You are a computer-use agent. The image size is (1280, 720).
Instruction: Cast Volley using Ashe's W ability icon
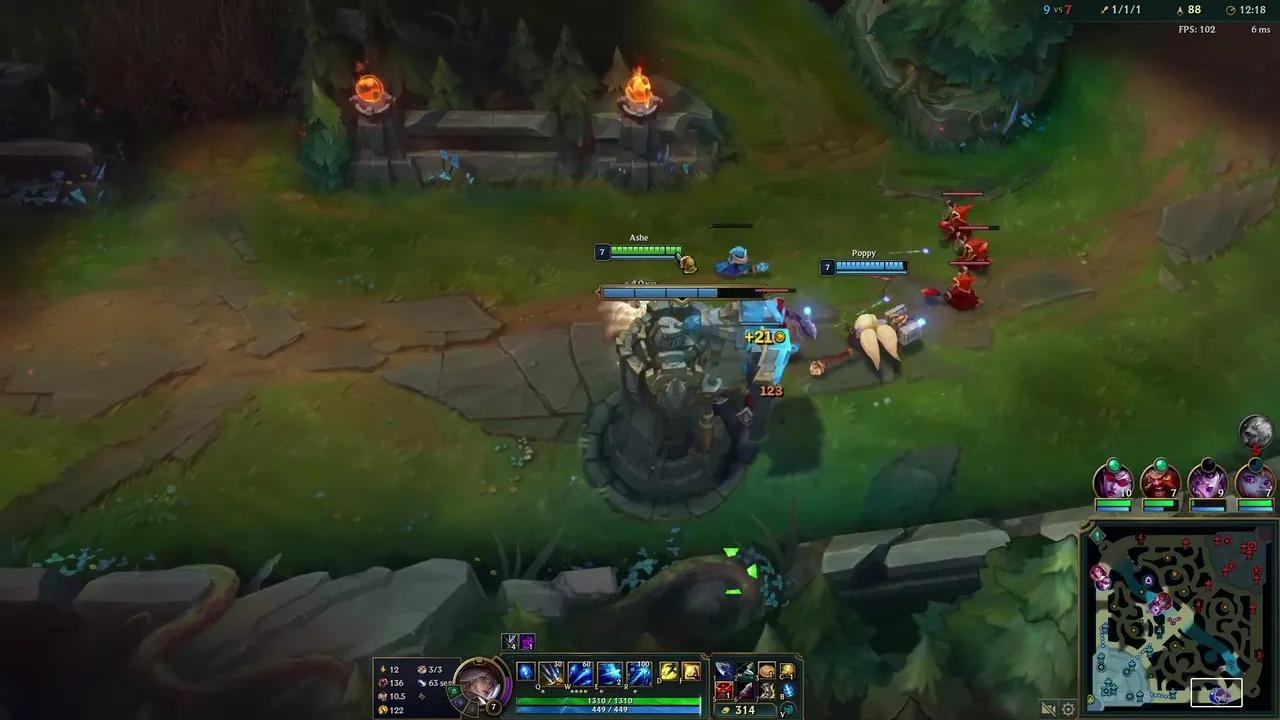click(x=578, y=673)
